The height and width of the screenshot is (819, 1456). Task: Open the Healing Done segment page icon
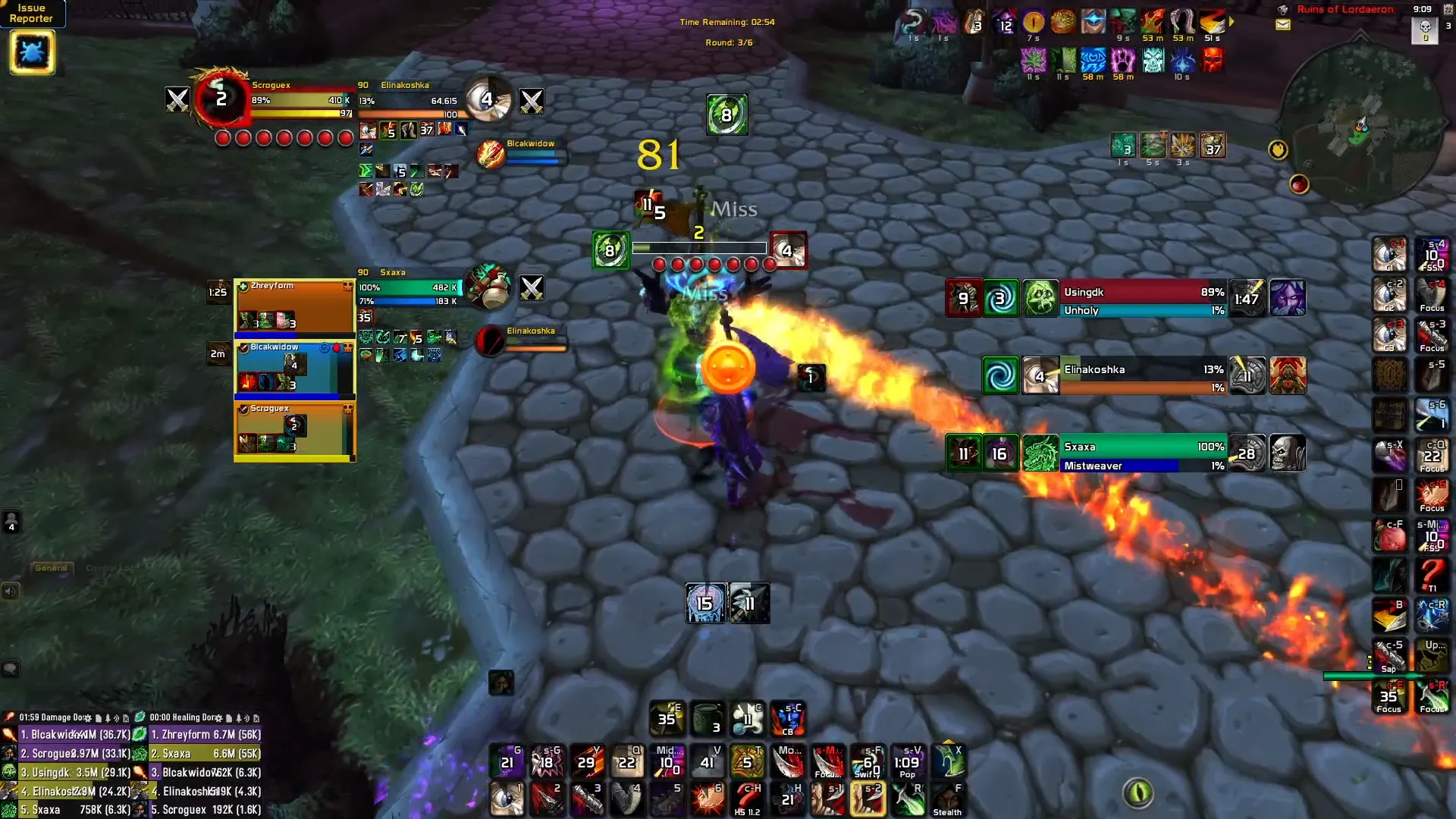pos(229,717)
